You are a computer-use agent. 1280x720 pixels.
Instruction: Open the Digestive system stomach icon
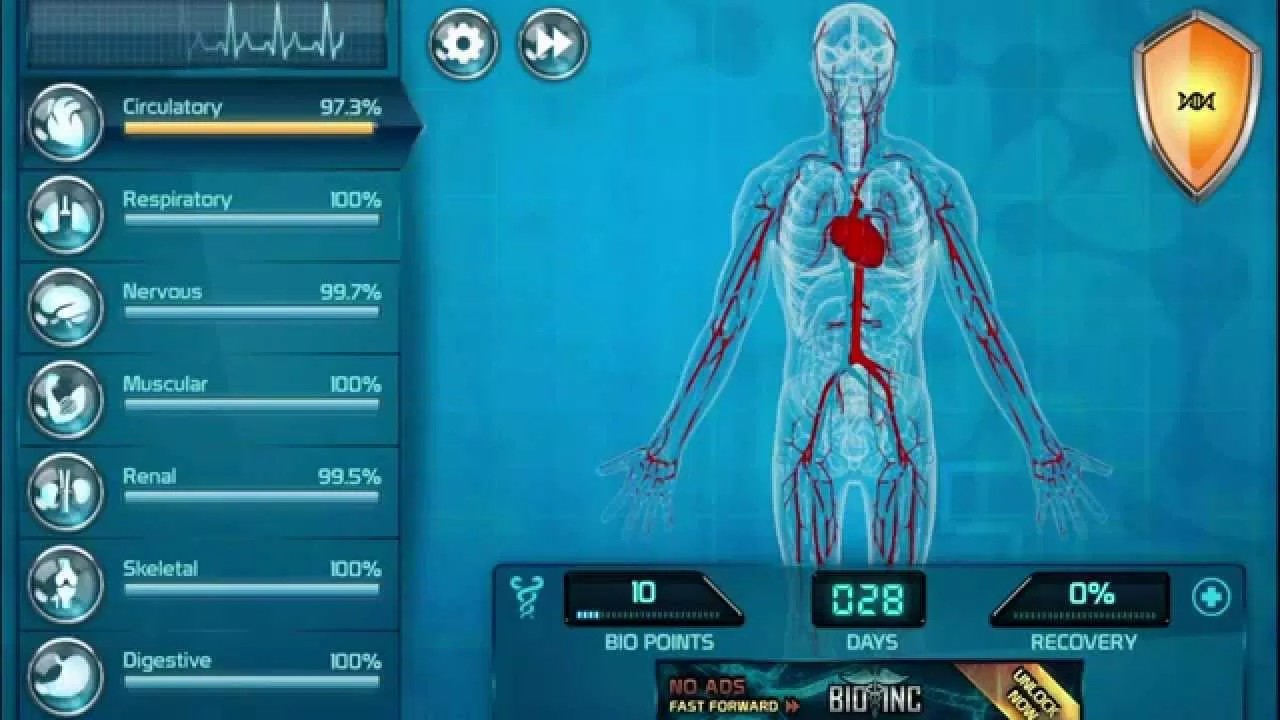pos(62,675)
